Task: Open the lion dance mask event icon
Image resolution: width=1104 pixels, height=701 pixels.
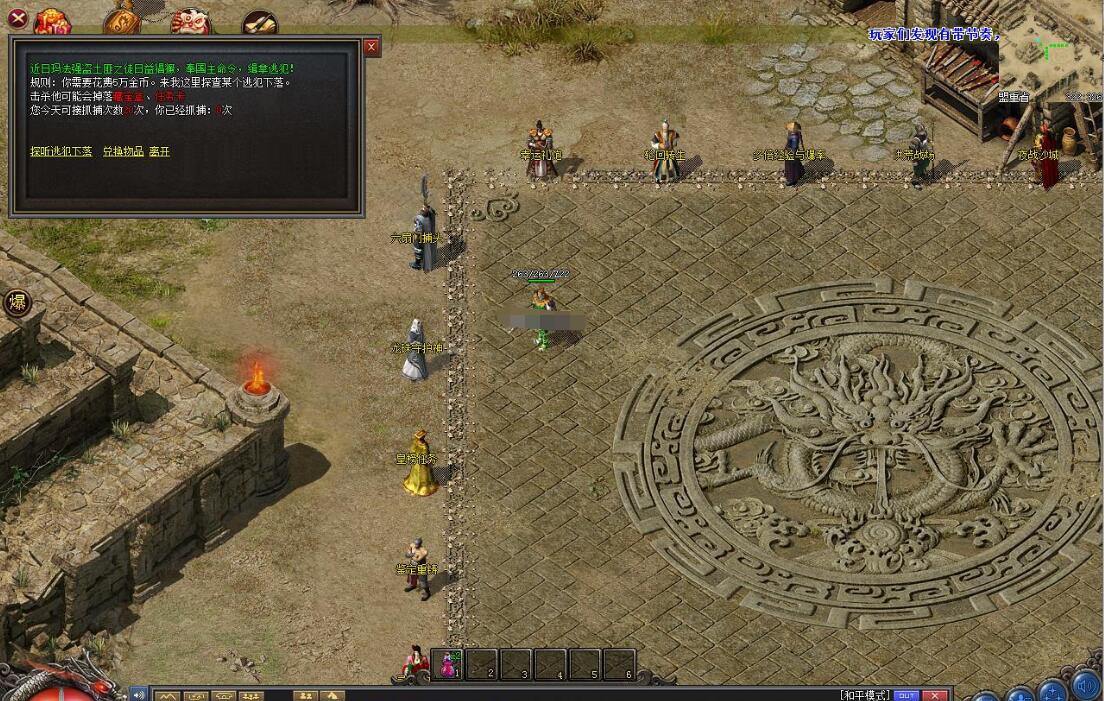Action: [x=190, y=20]
